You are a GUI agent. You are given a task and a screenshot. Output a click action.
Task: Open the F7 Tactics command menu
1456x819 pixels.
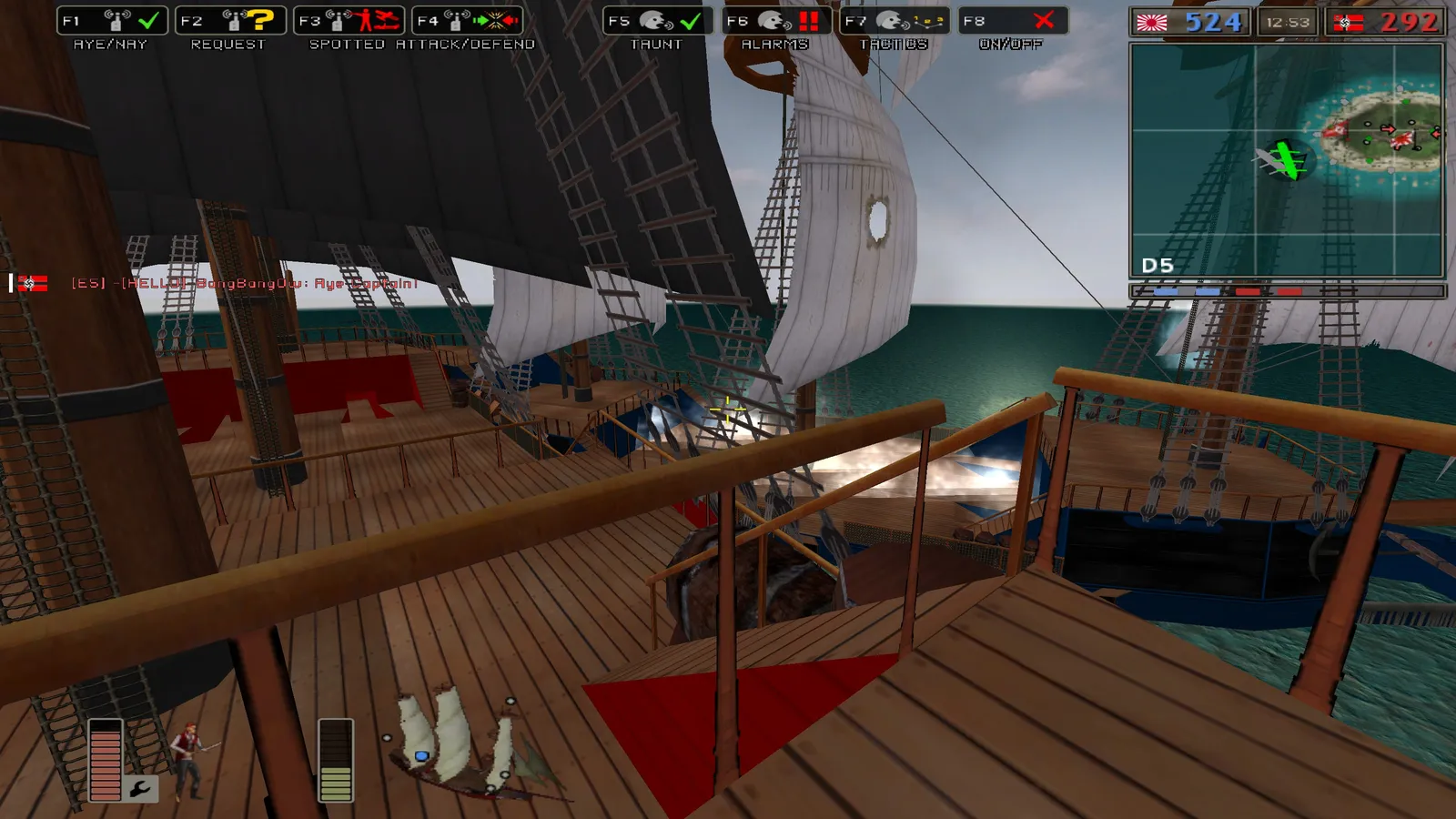point(895,21)
